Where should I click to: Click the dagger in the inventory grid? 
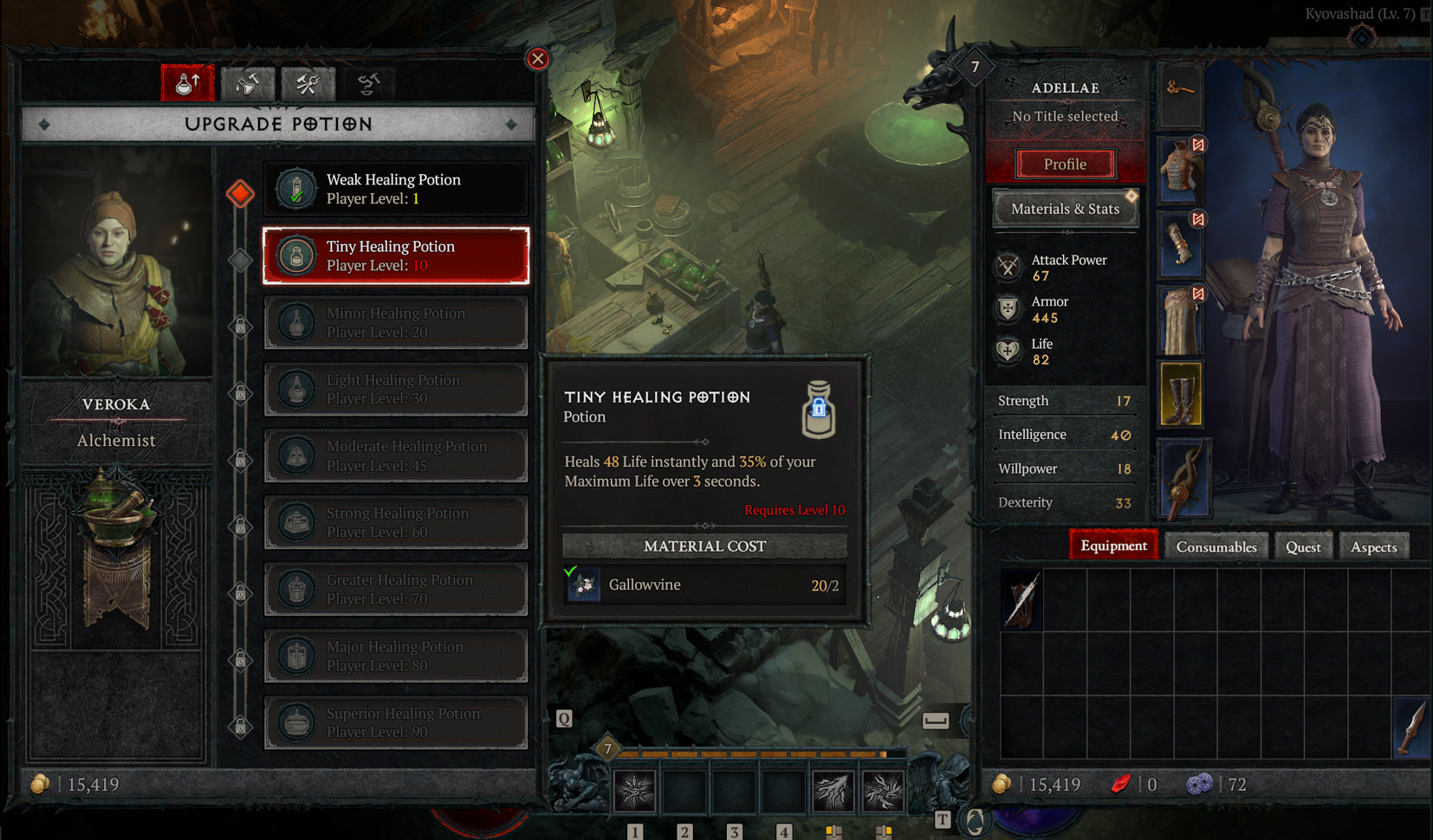(x=1412, y=728)
